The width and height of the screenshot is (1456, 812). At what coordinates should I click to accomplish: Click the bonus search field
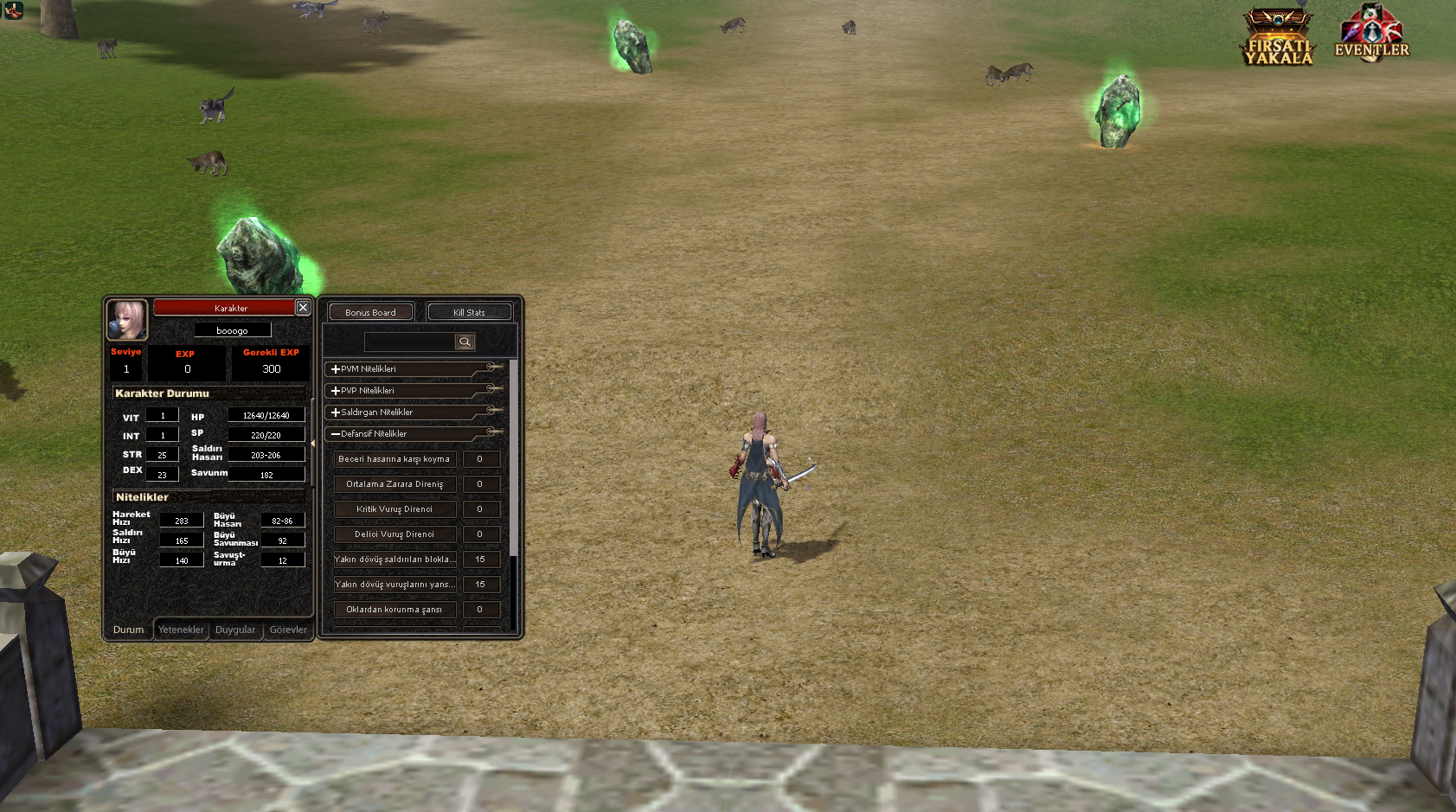tap(409, 342)
